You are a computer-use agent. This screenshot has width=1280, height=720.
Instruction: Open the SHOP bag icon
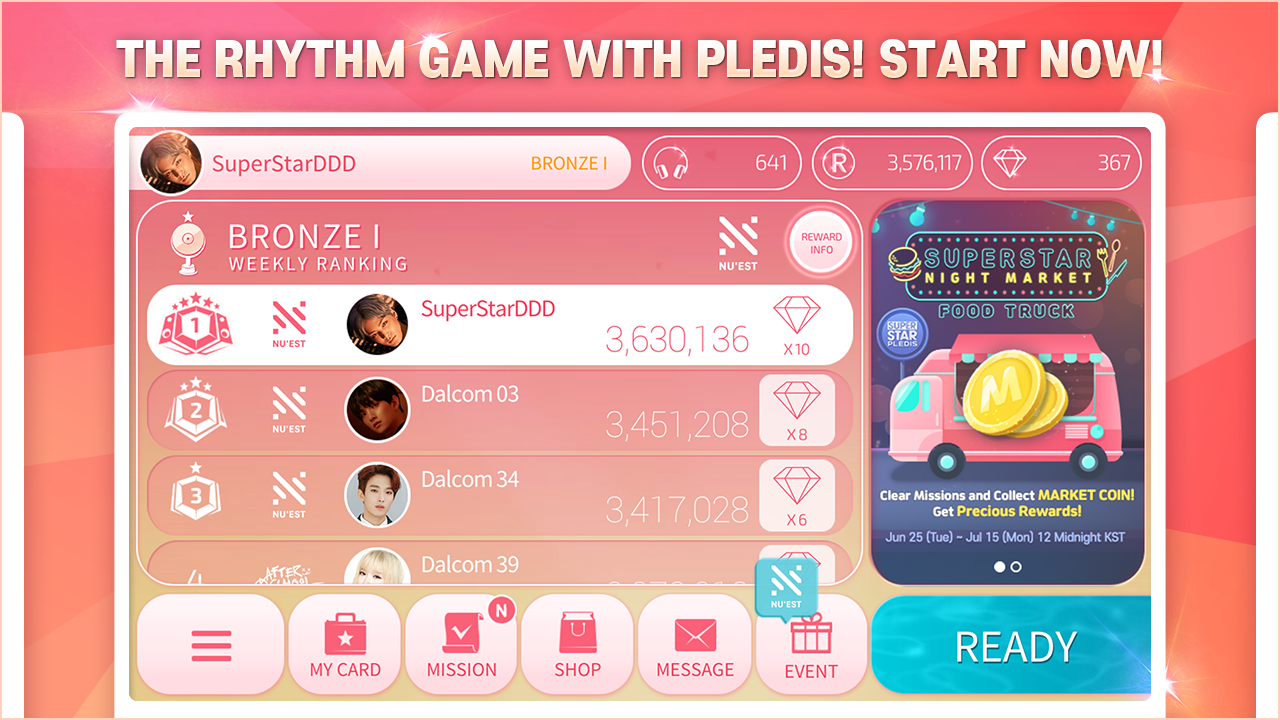pos(577,632)
